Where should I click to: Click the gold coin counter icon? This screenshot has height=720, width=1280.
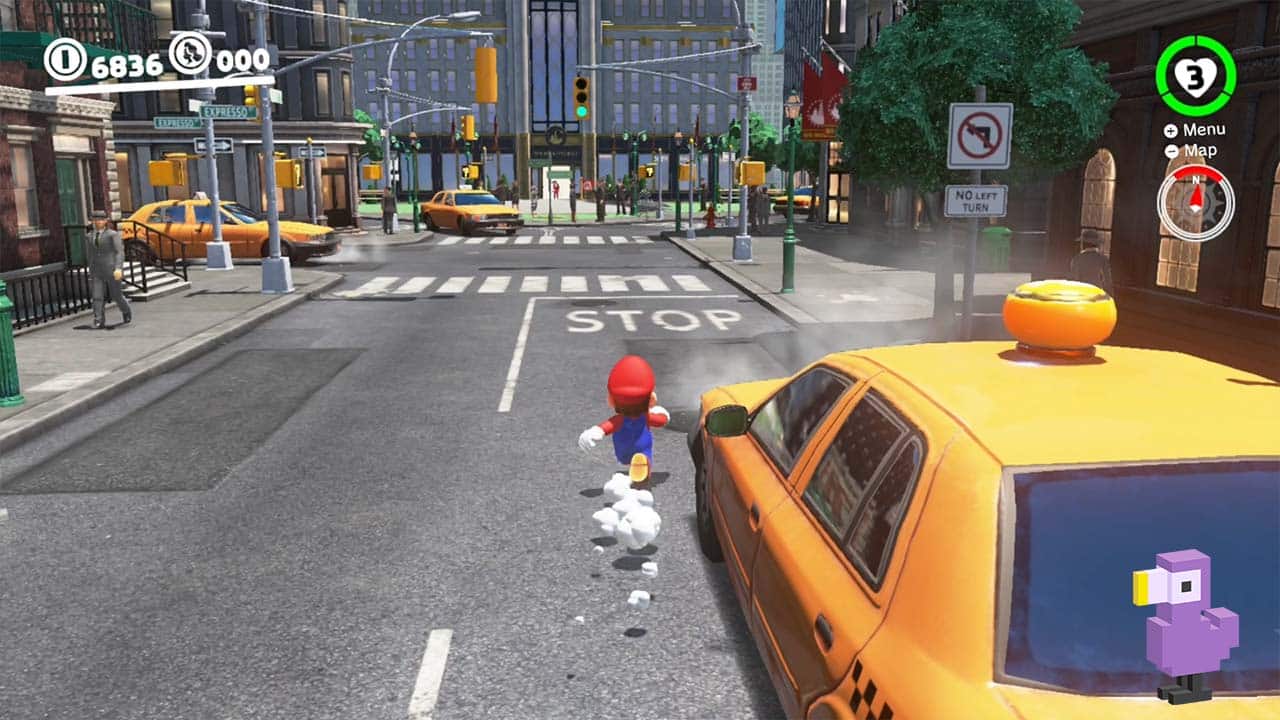pyautogui.click(x=64, y=59)
